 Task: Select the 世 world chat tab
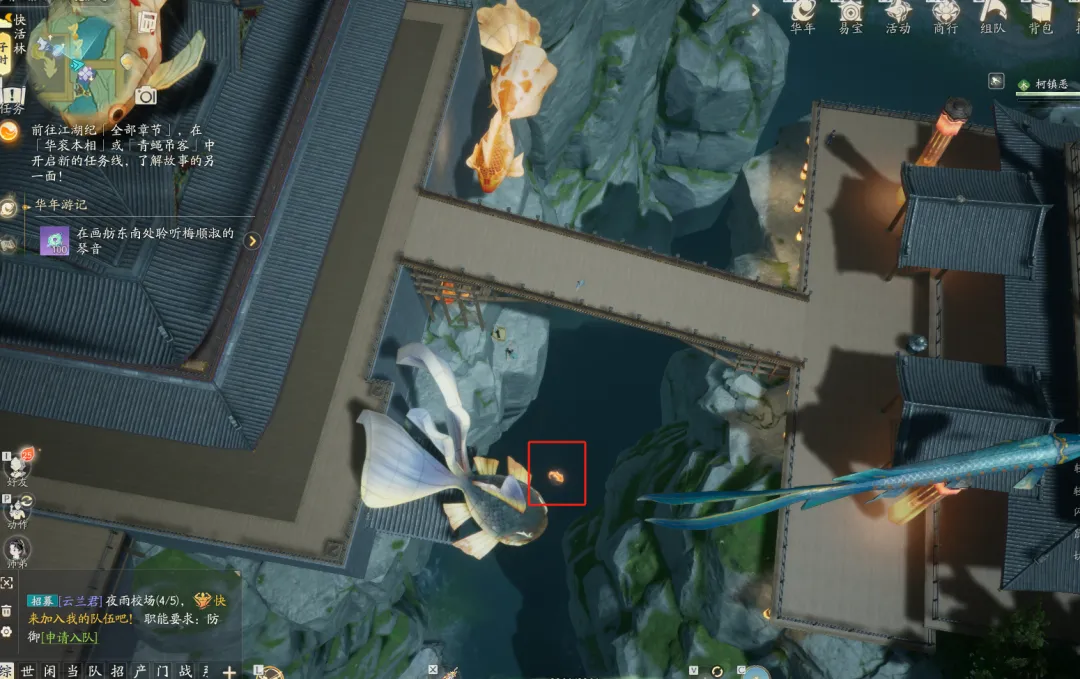click(28, 671)
